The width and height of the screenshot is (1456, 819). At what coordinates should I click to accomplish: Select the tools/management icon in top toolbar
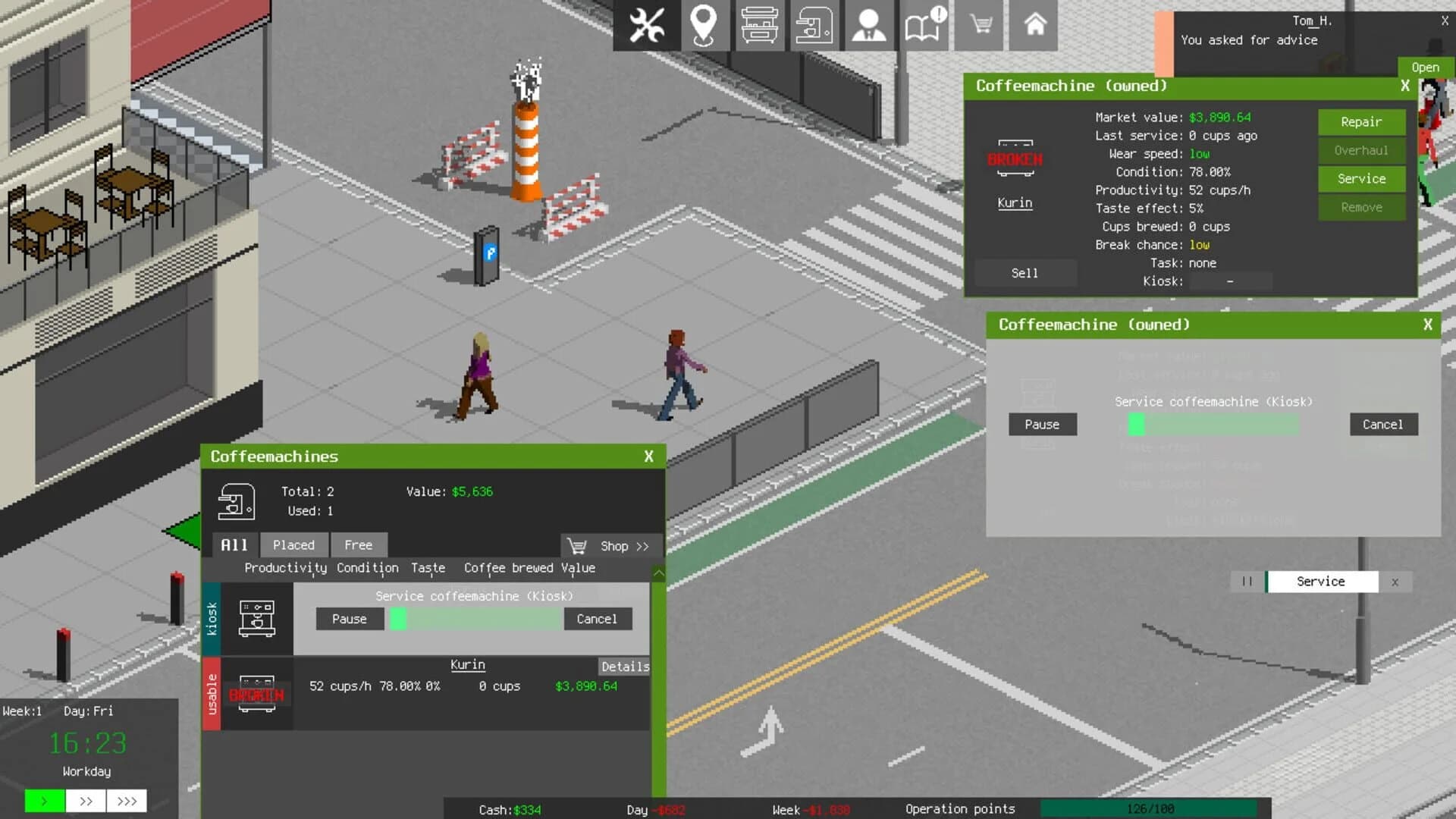(x=645, y=25)
